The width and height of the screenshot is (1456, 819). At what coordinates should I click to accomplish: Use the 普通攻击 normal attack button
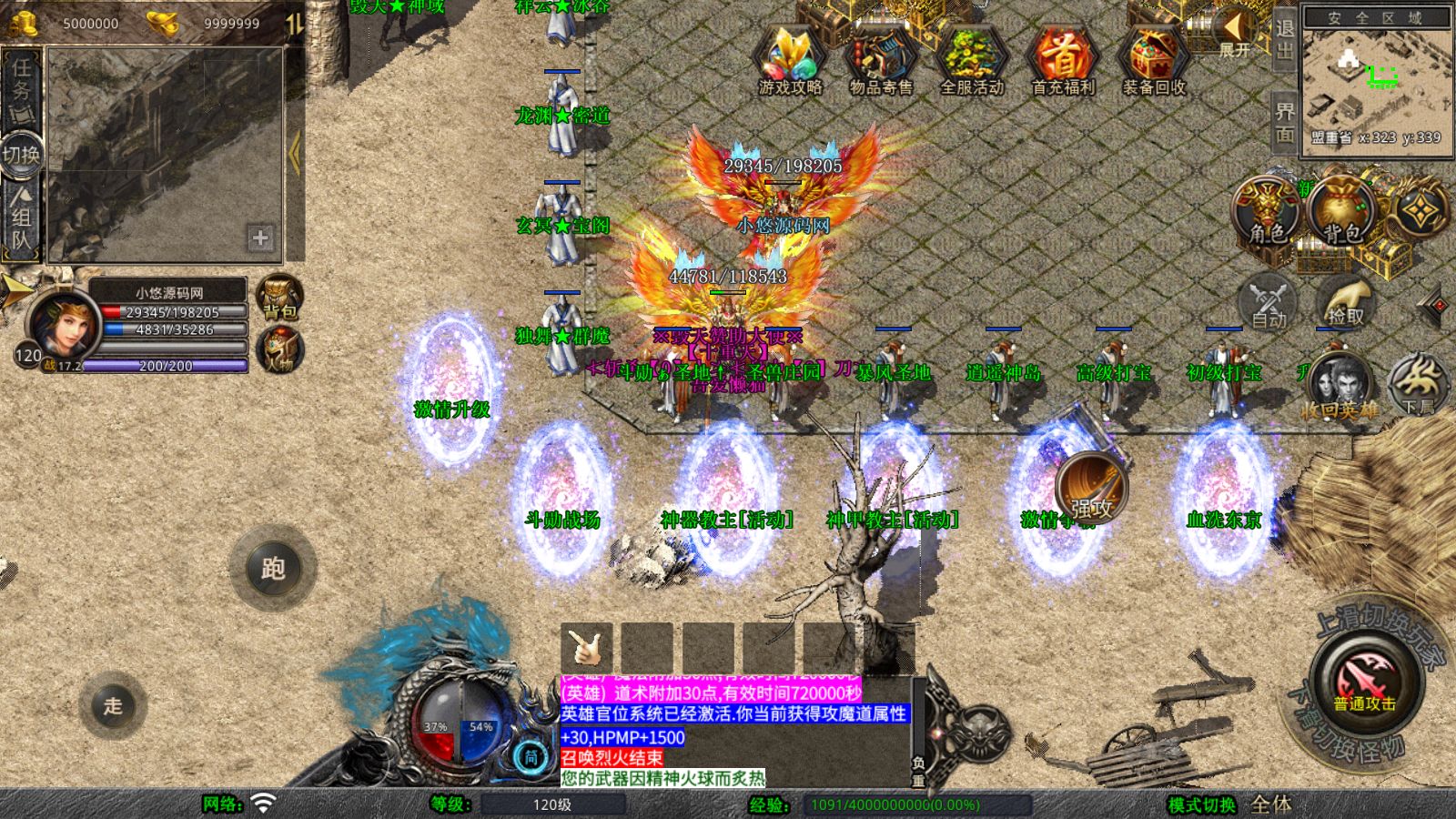[x=1365, y=681]
